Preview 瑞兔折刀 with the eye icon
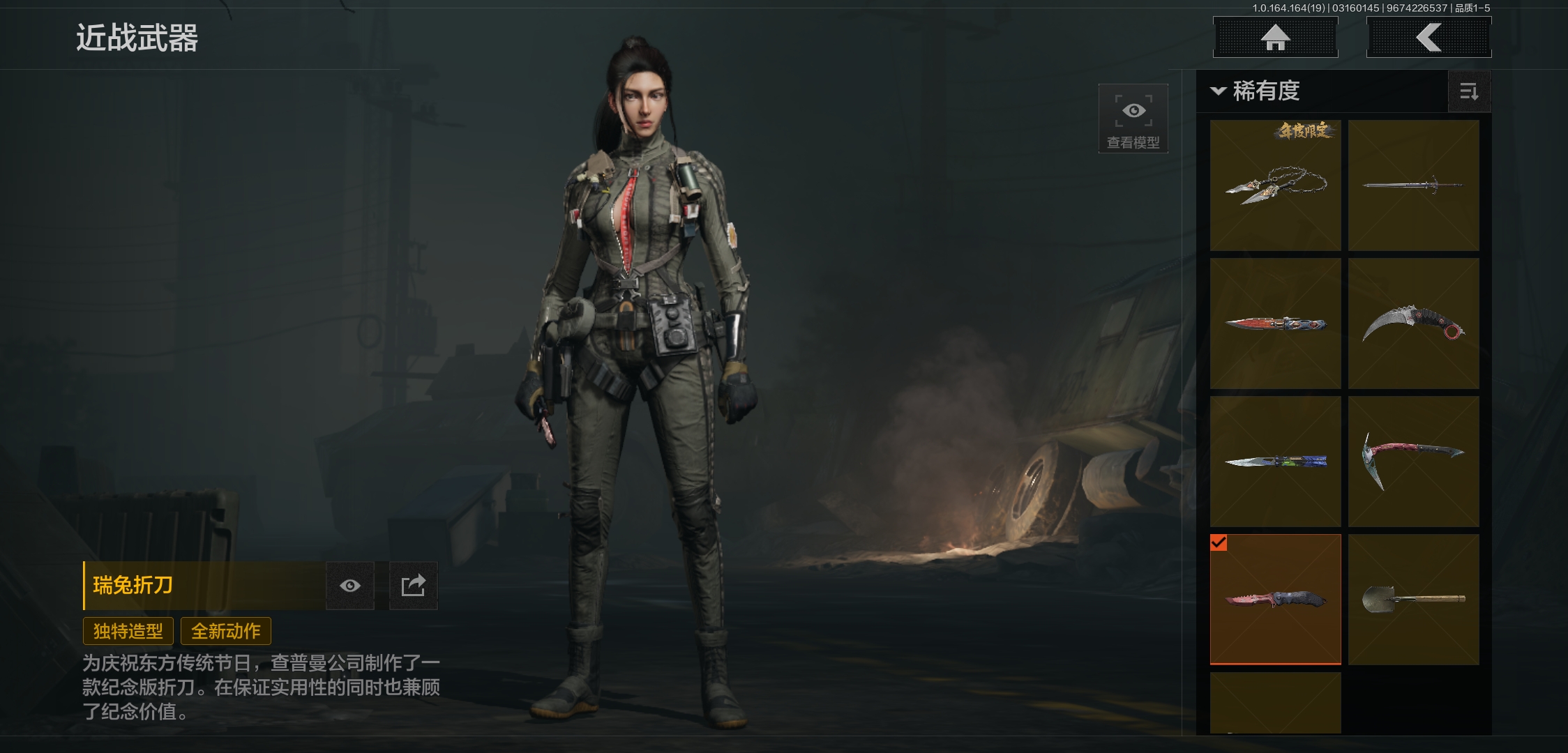 coord(350,586)
